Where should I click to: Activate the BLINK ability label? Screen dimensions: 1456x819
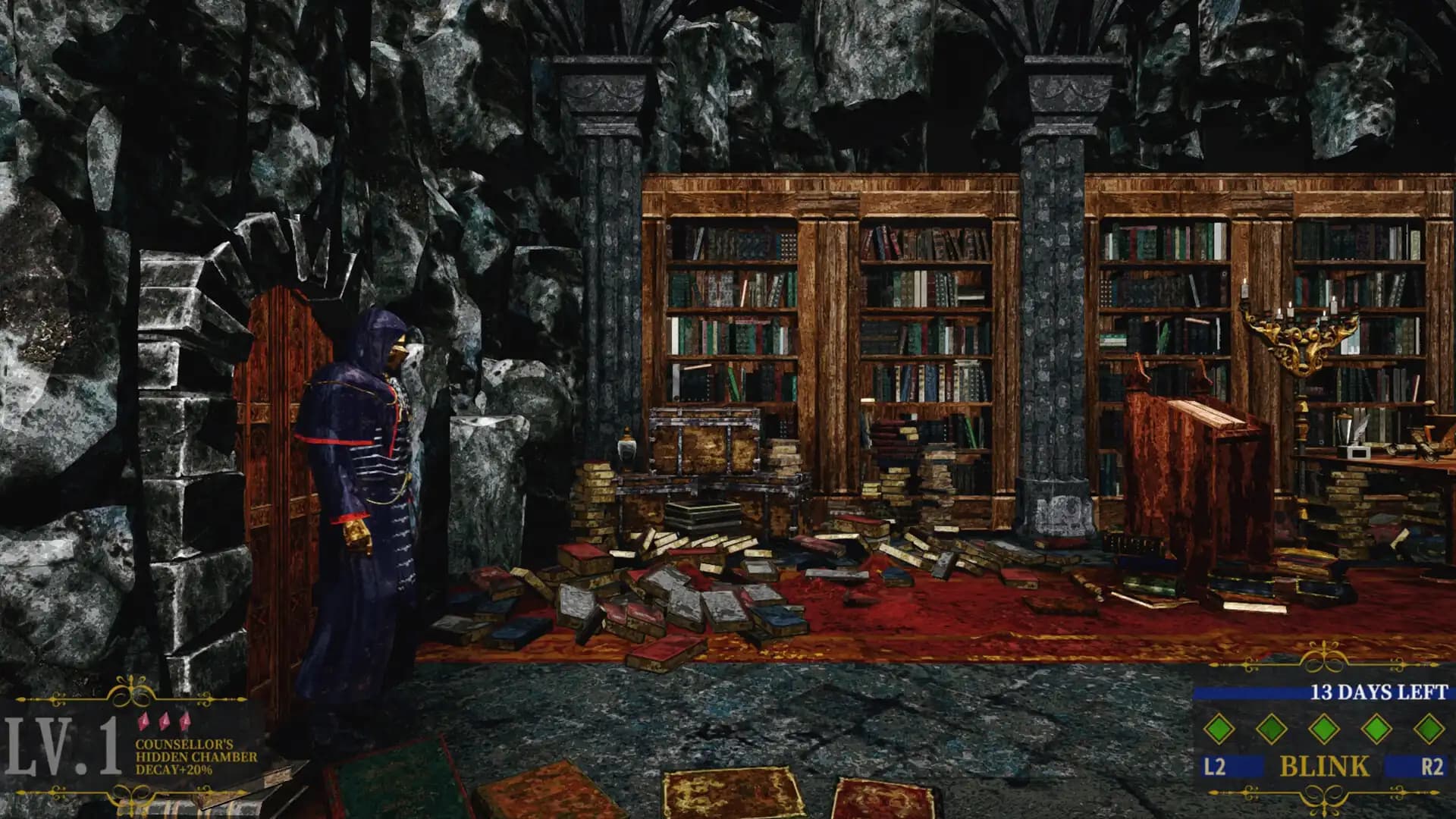pyautogui.click(x=1324, y=767)
